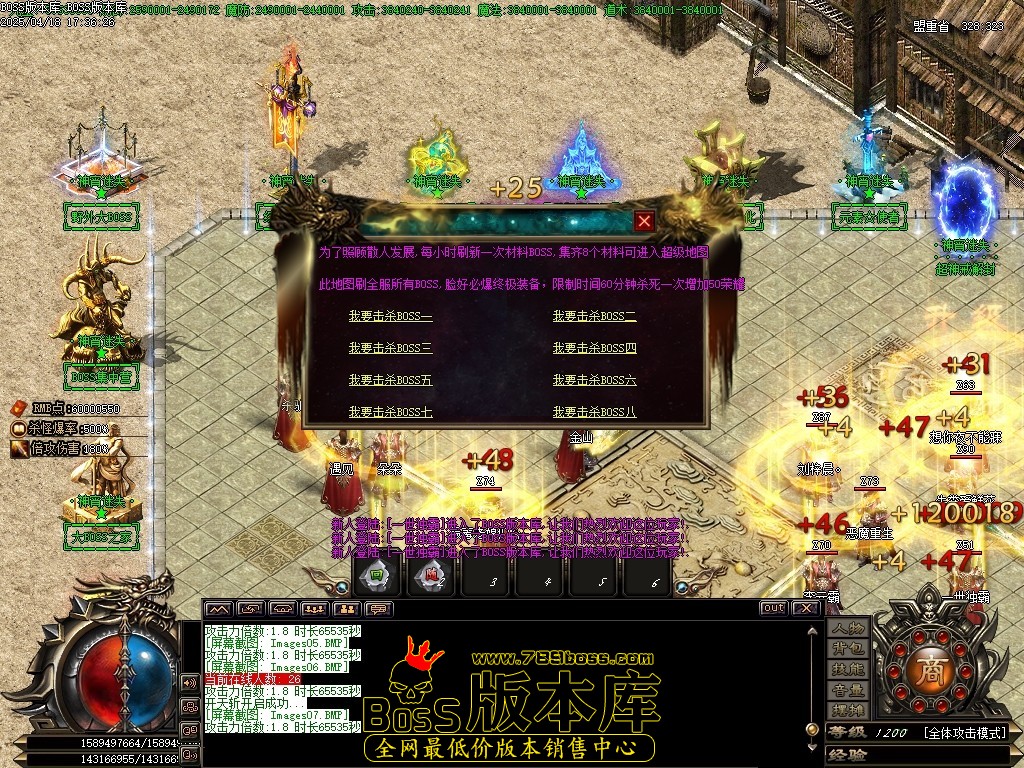This screenshot has width=1024, height=768.
Task: Show the 技能 skills panel
Action: tap(848, 669)
